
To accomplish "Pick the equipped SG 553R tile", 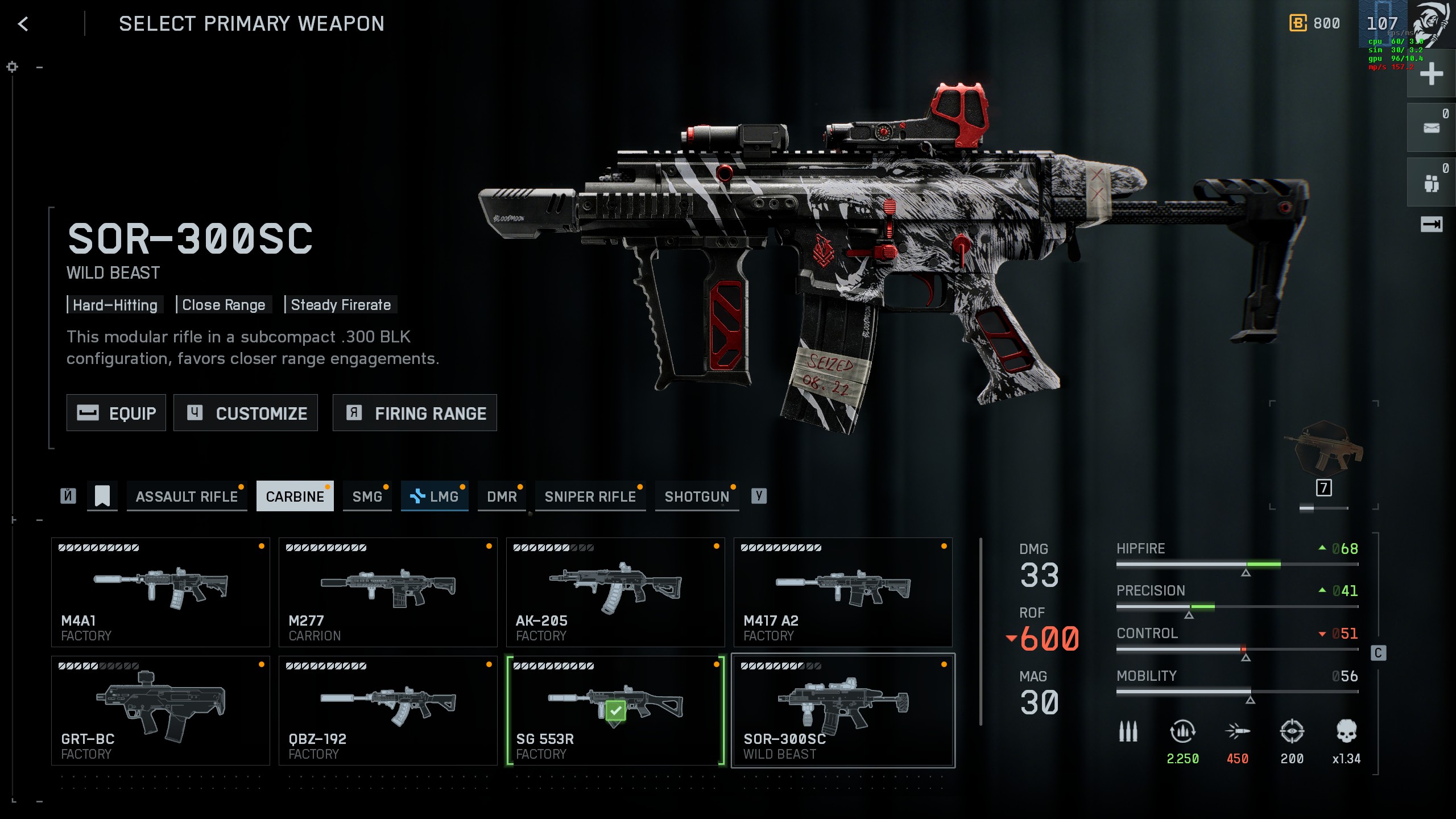I will pos(615,710).
